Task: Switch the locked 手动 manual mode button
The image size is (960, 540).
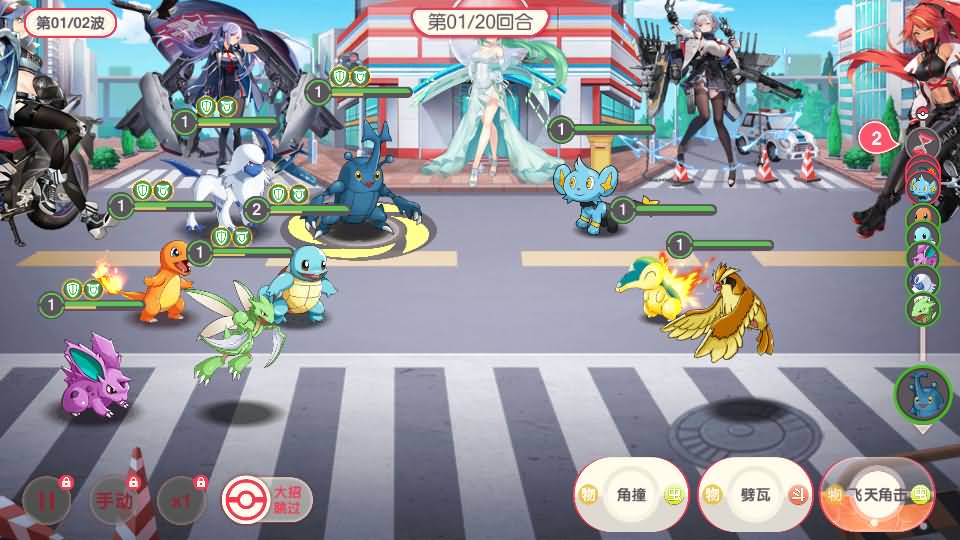Action: (113, 502)
